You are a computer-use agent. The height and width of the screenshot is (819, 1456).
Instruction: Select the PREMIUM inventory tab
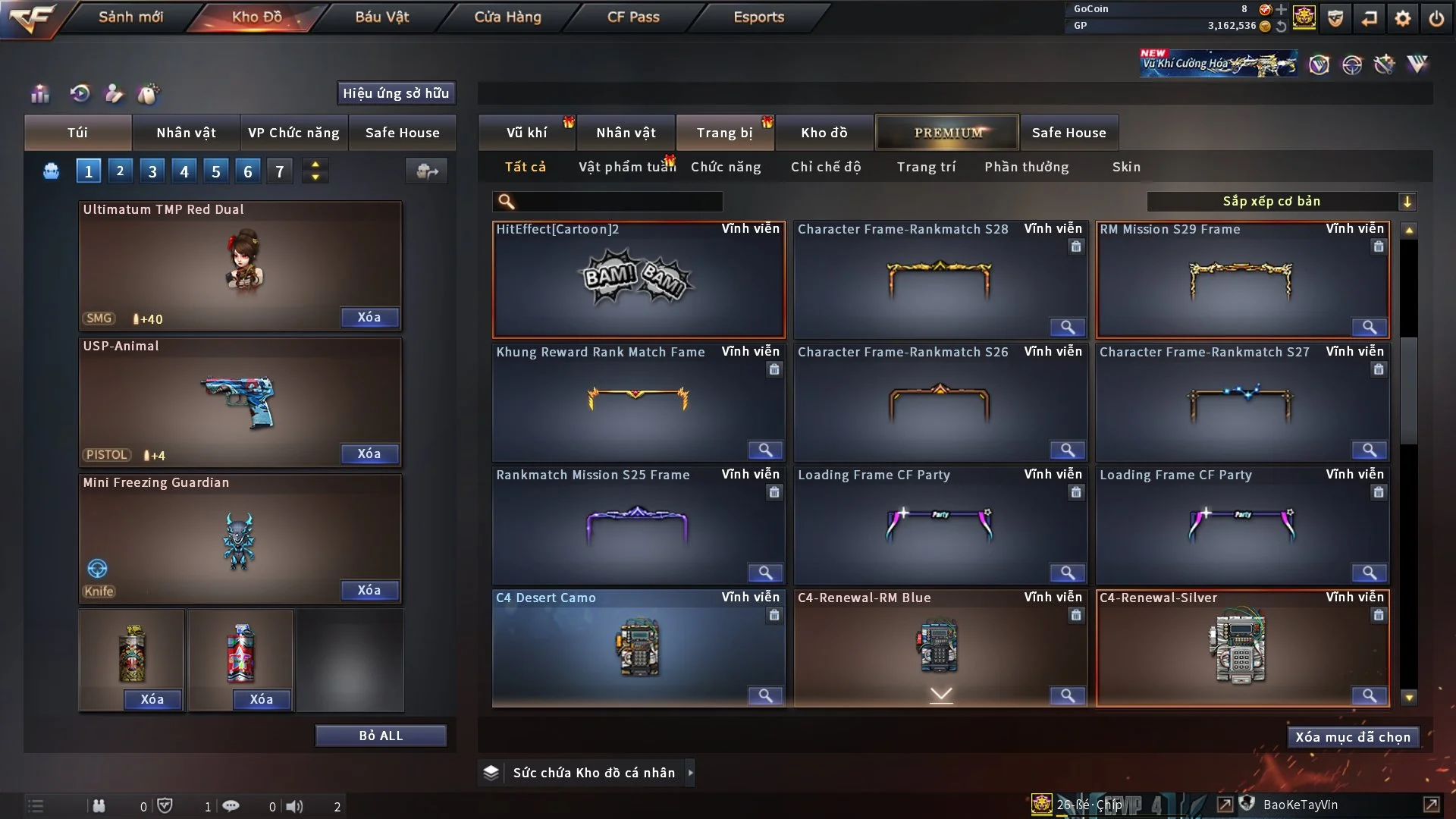point(947,133)
